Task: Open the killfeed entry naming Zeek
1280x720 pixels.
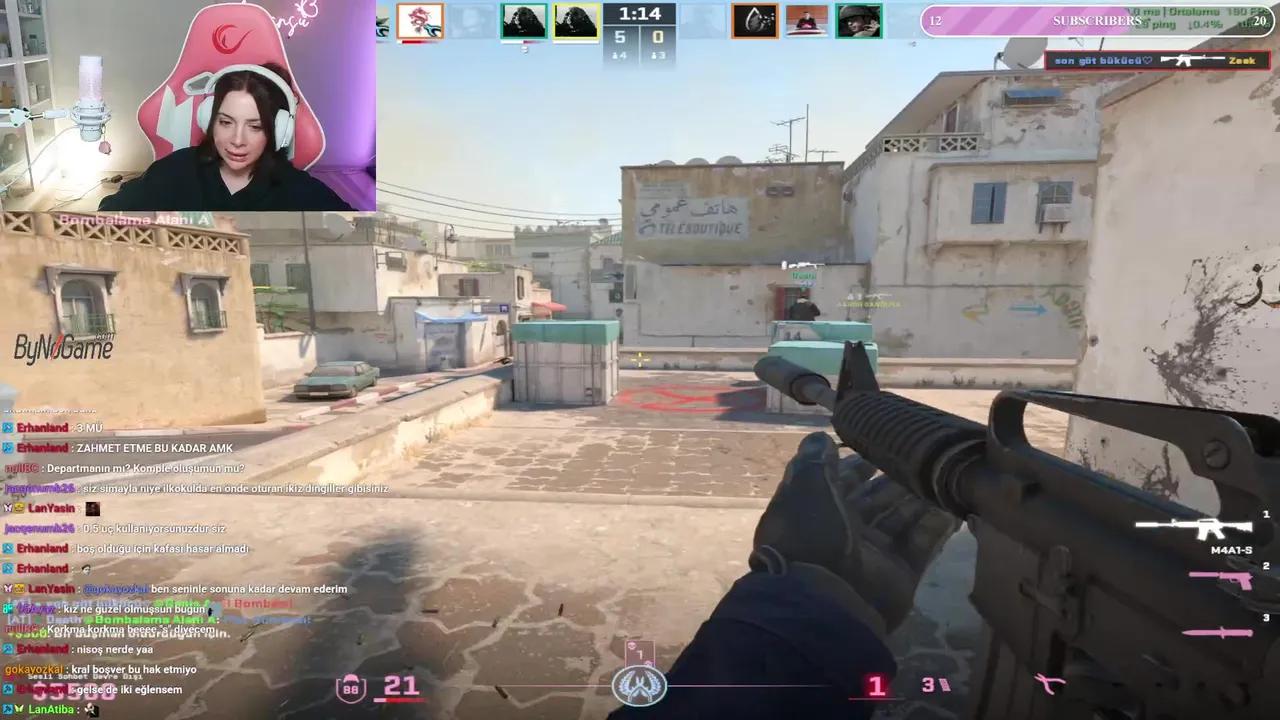Action: [1240, 60]
